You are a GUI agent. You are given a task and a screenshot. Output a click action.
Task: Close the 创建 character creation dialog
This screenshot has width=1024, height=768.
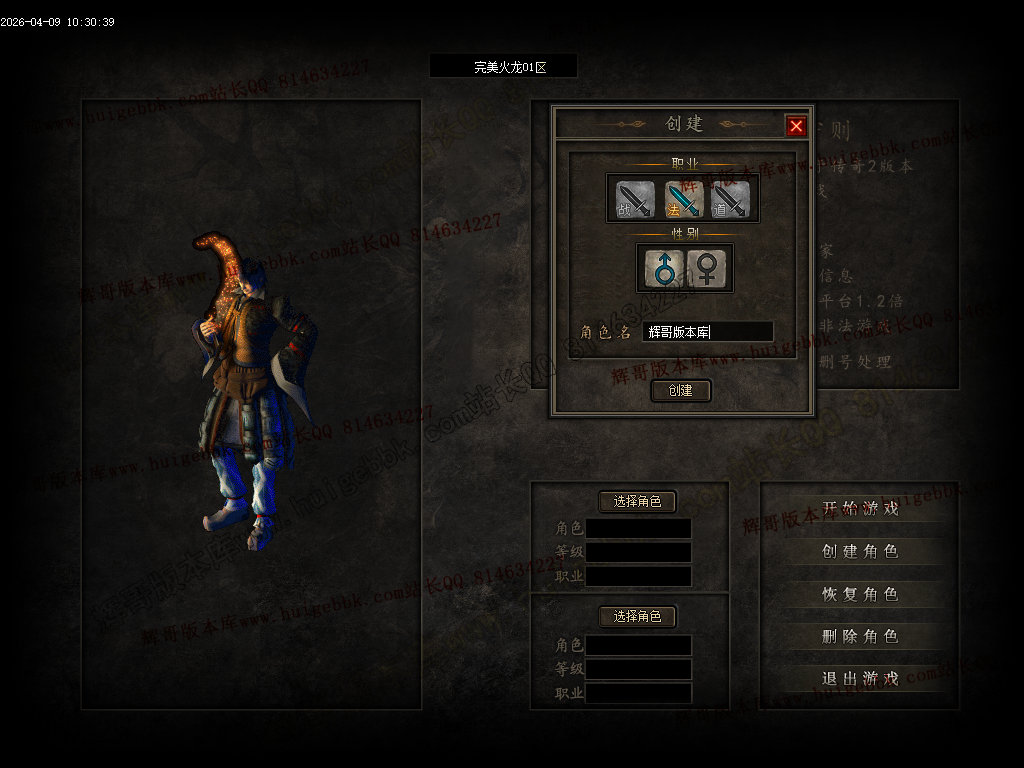tap(796, 126)
